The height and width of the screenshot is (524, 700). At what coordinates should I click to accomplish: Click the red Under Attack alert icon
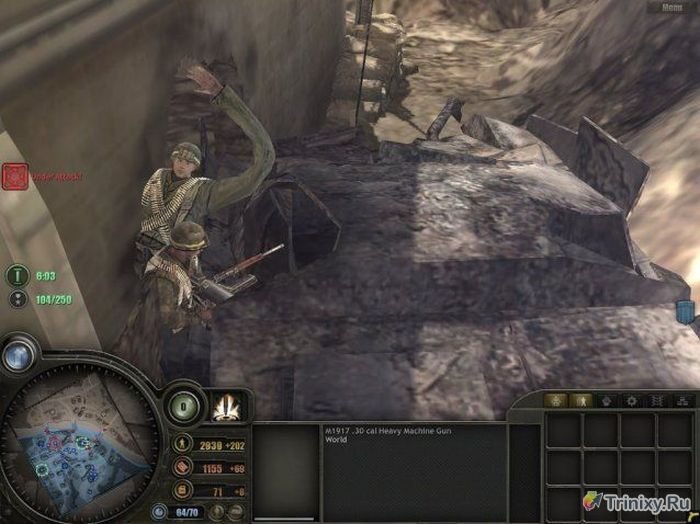[x=15, y=177]
